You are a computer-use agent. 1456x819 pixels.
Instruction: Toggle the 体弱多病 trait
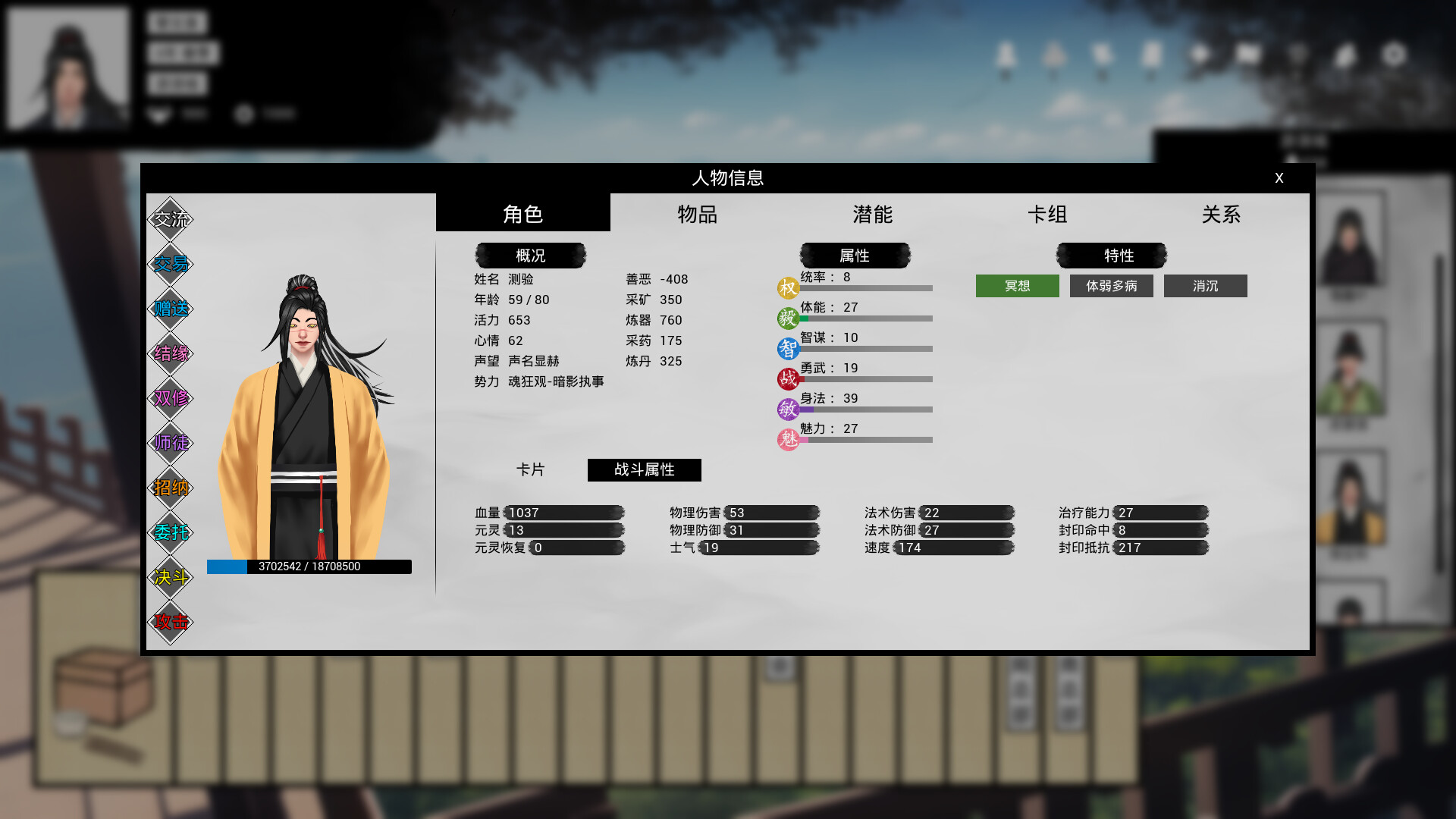[1111, 286]
